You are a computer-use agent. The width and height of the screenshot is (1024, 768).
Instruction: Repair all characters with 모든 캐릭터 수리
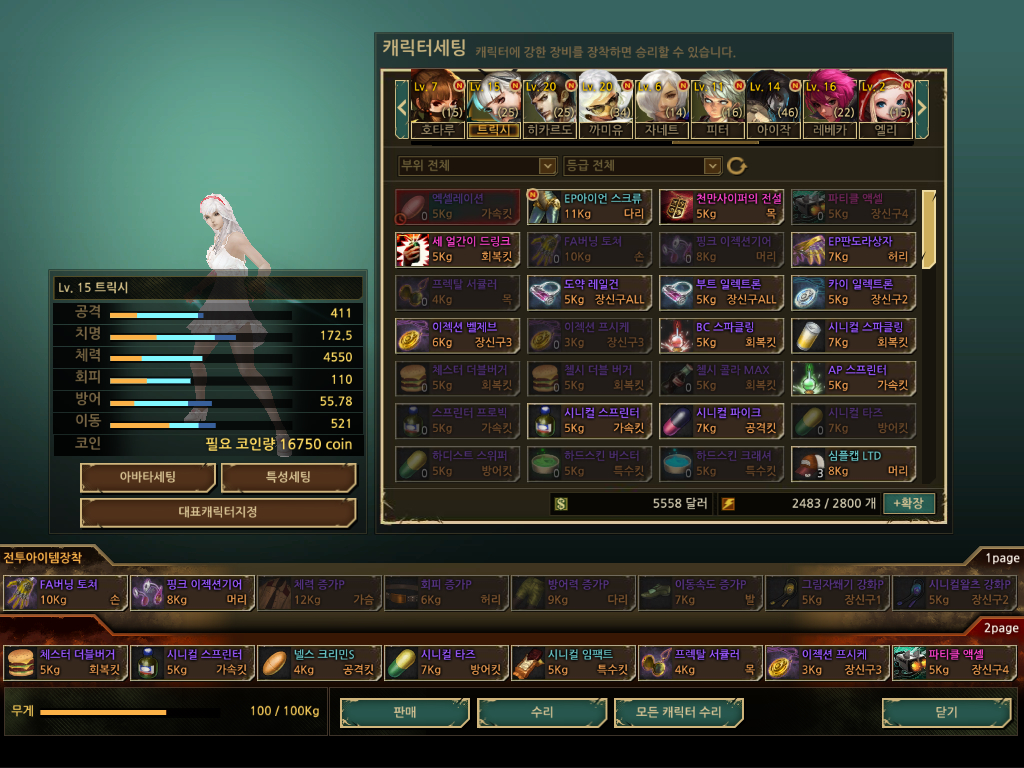coord(679,712)
